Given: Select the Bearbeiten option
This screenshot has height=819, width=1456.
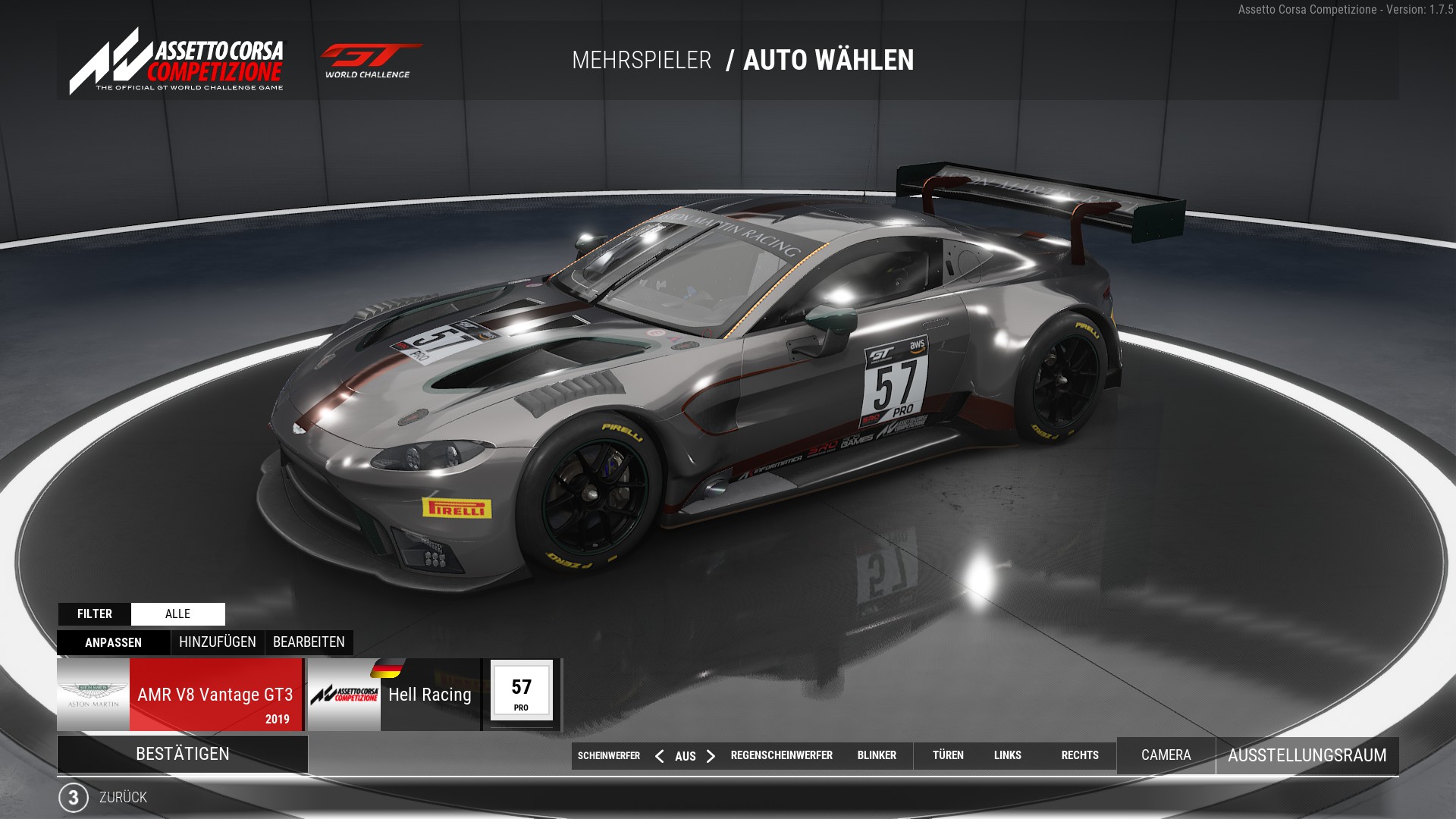Looking at the screenshot, I should coord(309,642).
